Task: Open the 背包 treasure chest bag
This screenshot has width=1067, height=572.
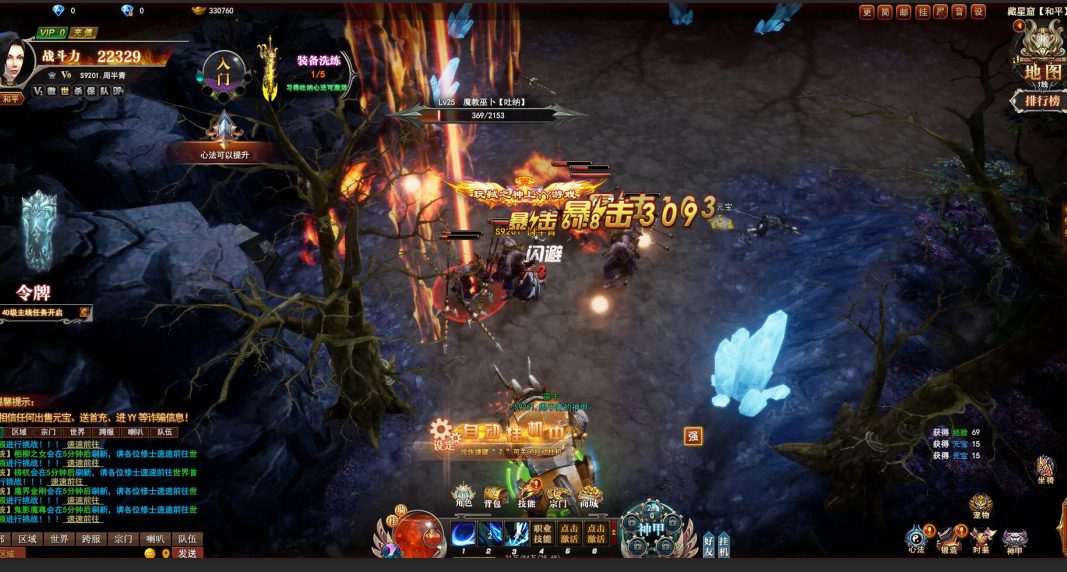Action: (x=494, y=496)
